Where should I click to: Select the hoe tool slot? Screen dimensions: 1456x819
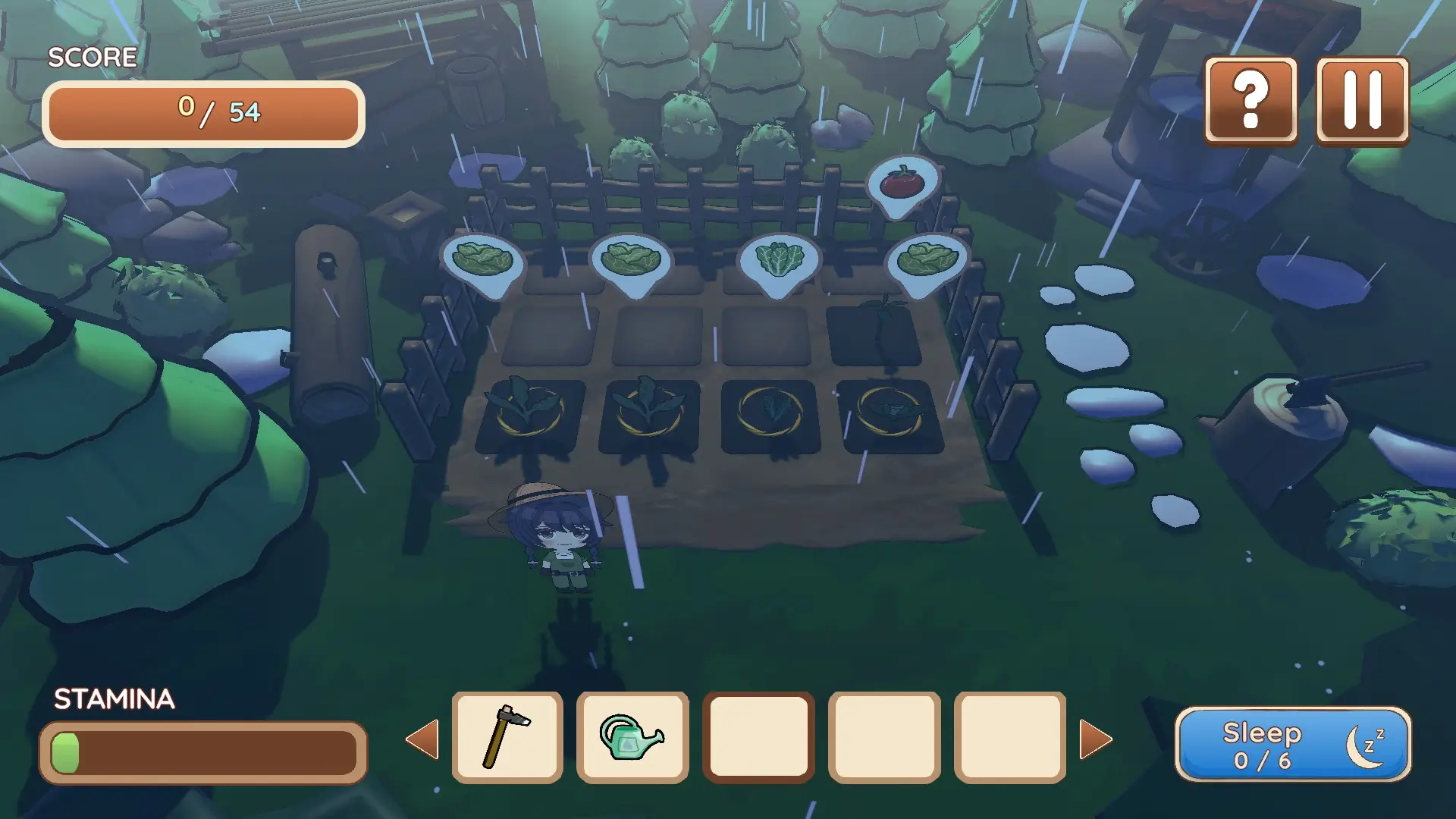point(507,737)
